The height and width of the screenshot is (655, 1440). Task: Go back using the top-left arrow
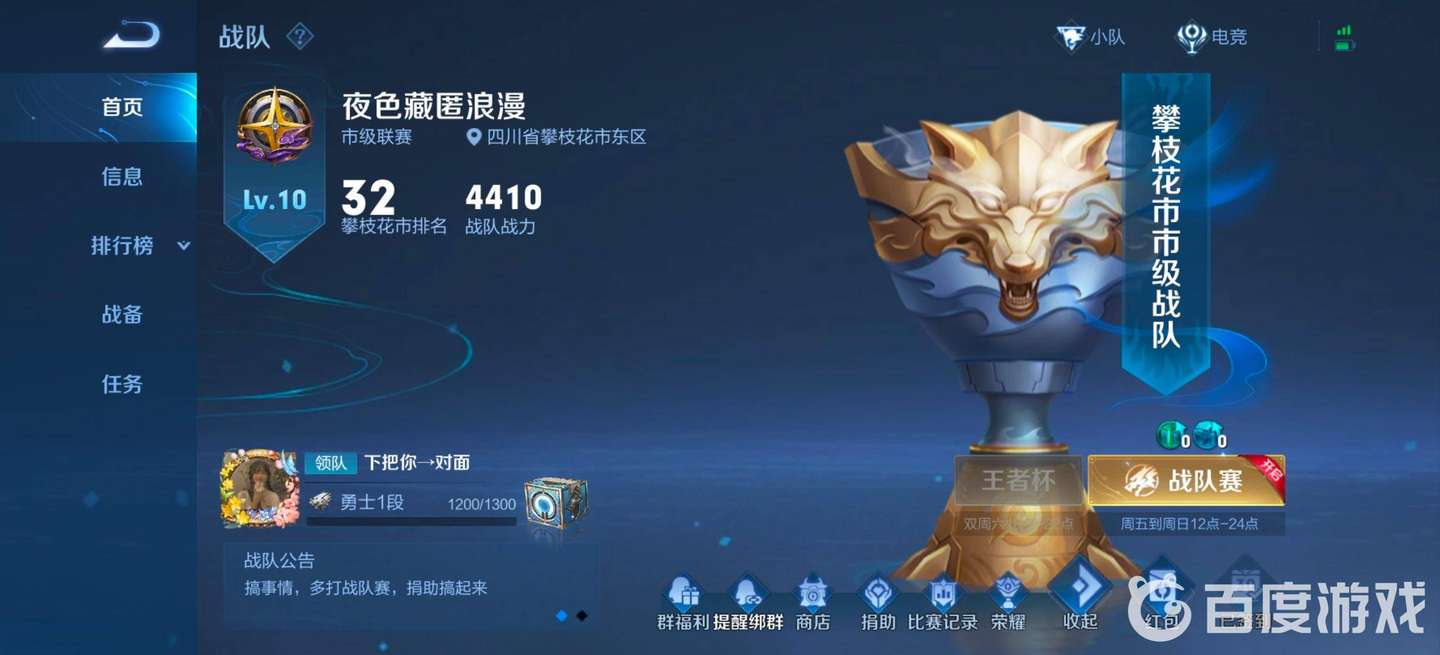click(x=131, y=36)
